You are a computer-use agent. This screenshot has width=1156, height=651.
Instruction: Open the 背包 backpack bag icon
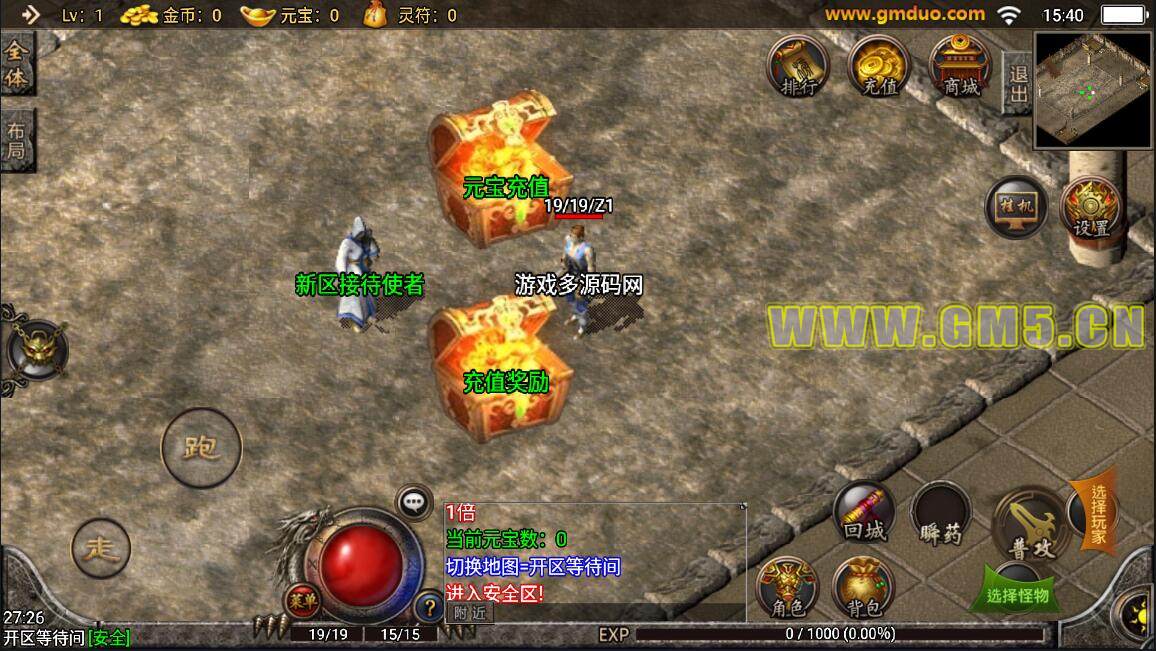pyautogui.click(x=864, y=590)
